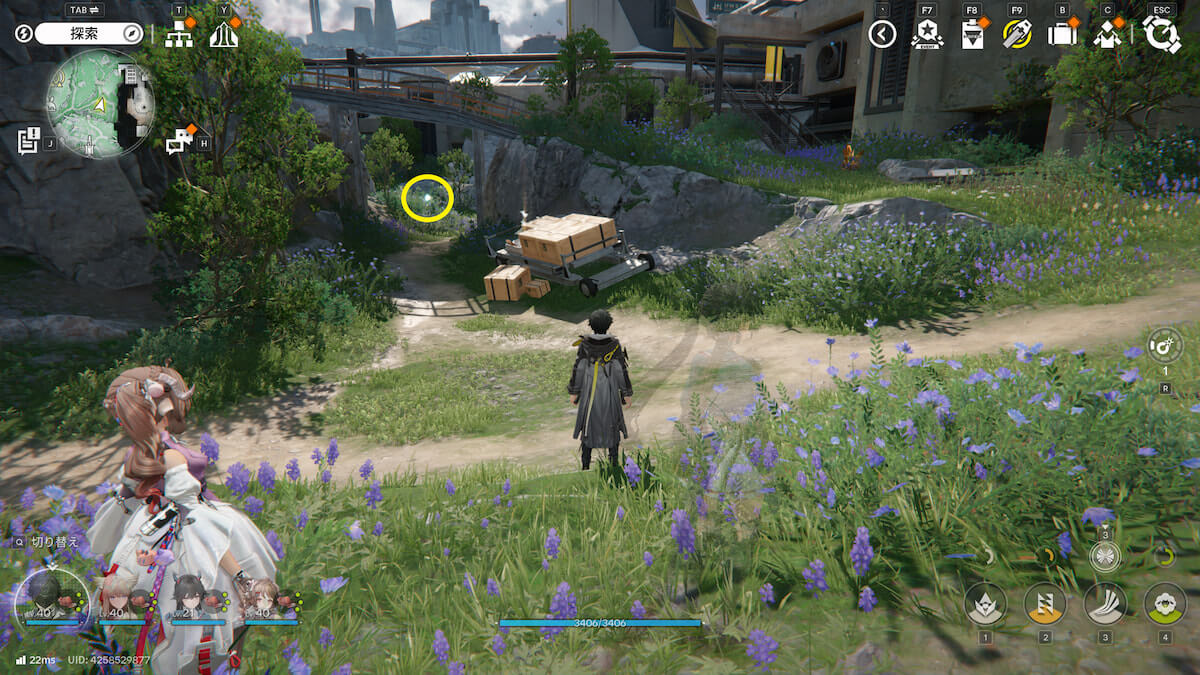This screenshot has width=1200, height=675.
Task: Open the mission log icon with exclamation mark
Action: (x=29, y=140)
